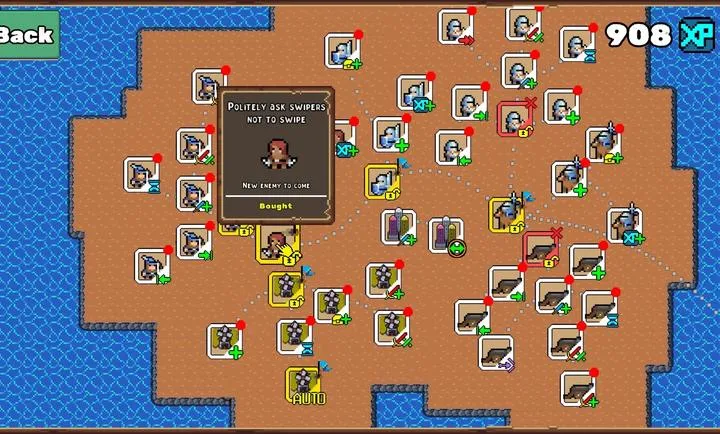Viewport: 720px width, 434px height.
Task: Go back using the Back button
Action: pos(27,35)
